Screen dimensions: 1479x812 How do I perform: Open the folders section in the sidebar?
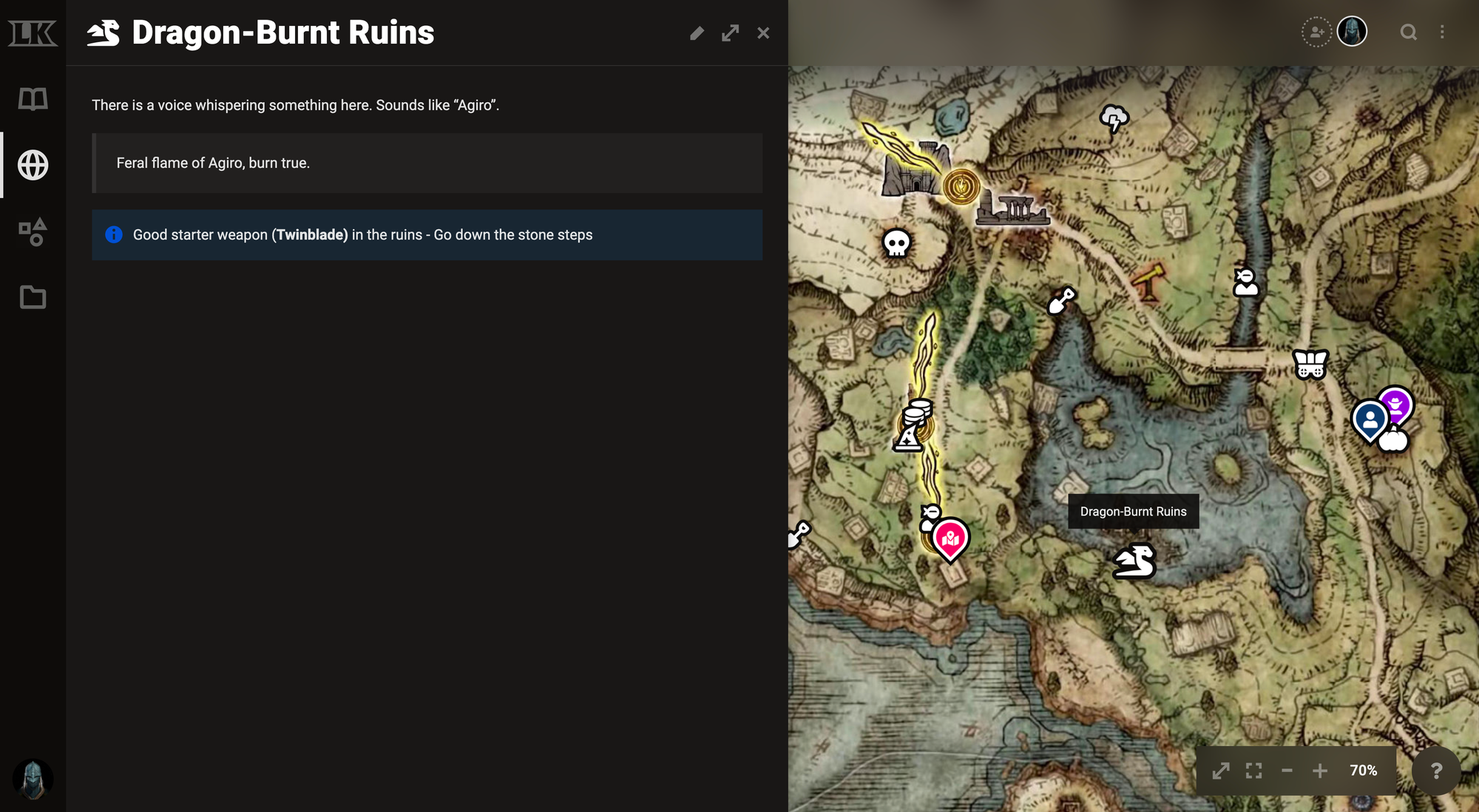(32, 298)
